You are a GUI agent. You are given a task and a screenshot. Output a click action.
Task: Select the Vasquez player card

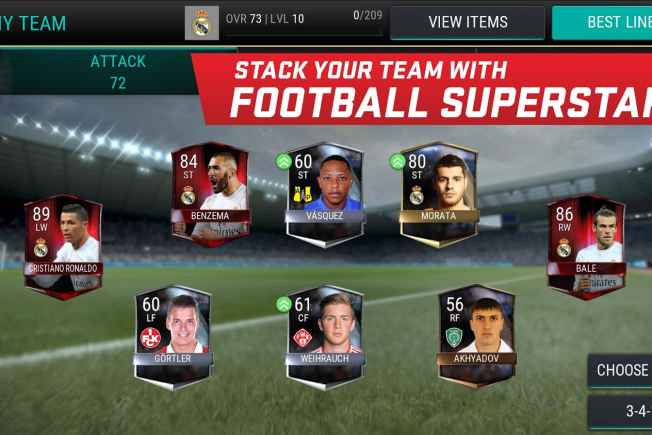323,194
